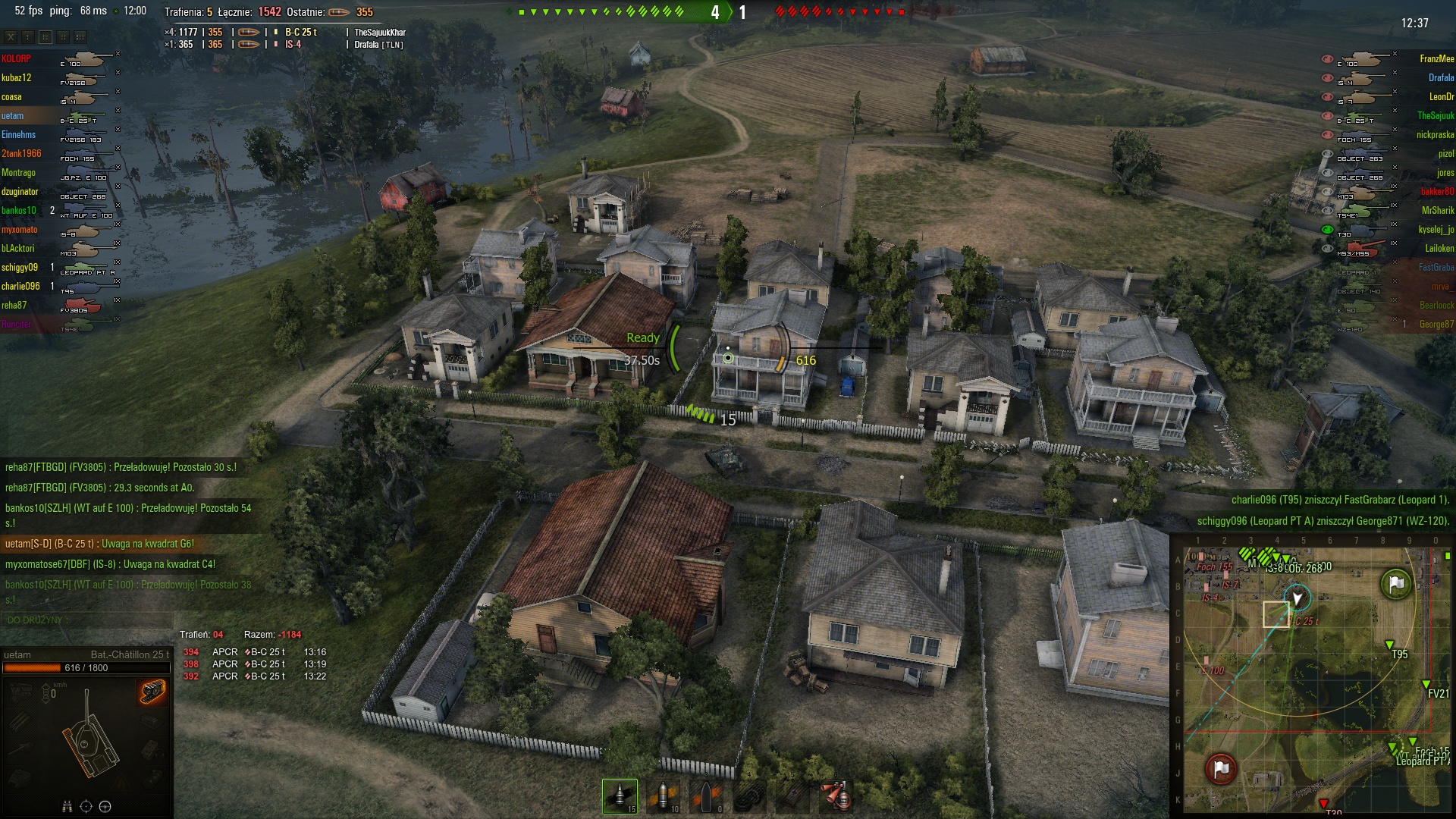
Task: Use the fire extinguisher consumable
Action: (x=836, y=796)
